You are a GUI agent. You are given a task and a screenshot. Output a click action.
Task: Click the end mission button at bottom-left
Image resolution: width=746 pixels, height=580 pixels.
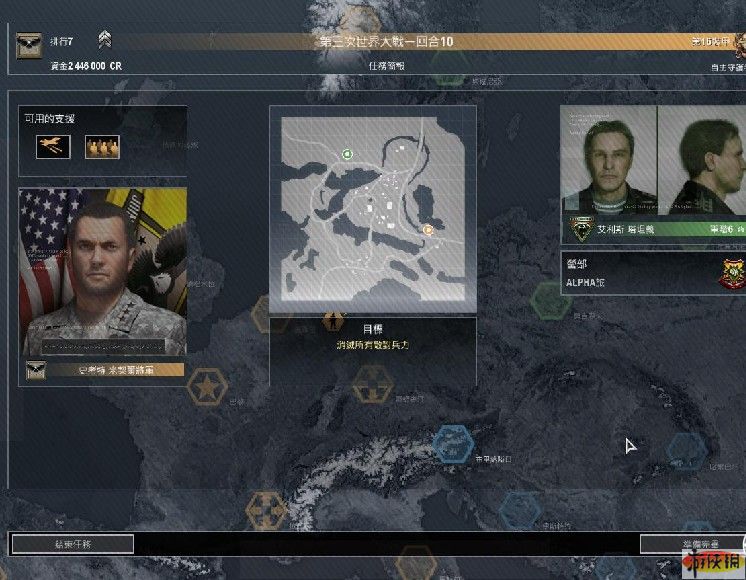(x=71, y=544)
